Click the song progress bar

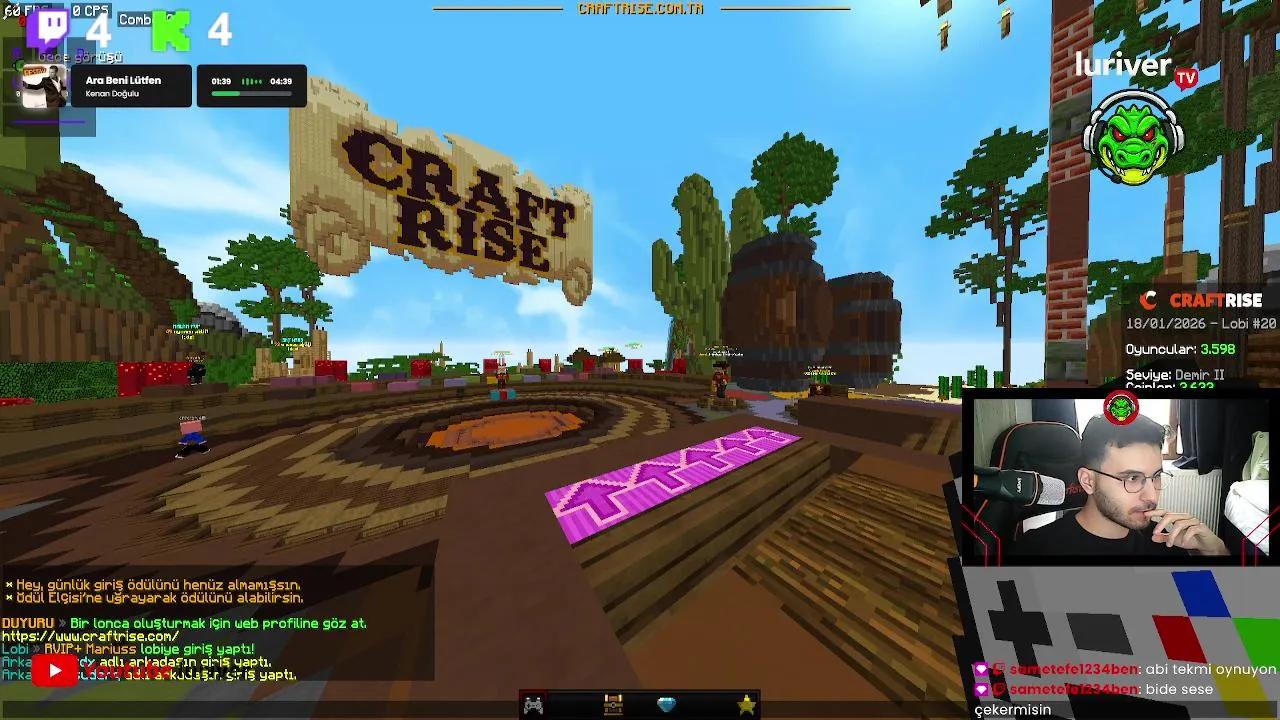253,96
